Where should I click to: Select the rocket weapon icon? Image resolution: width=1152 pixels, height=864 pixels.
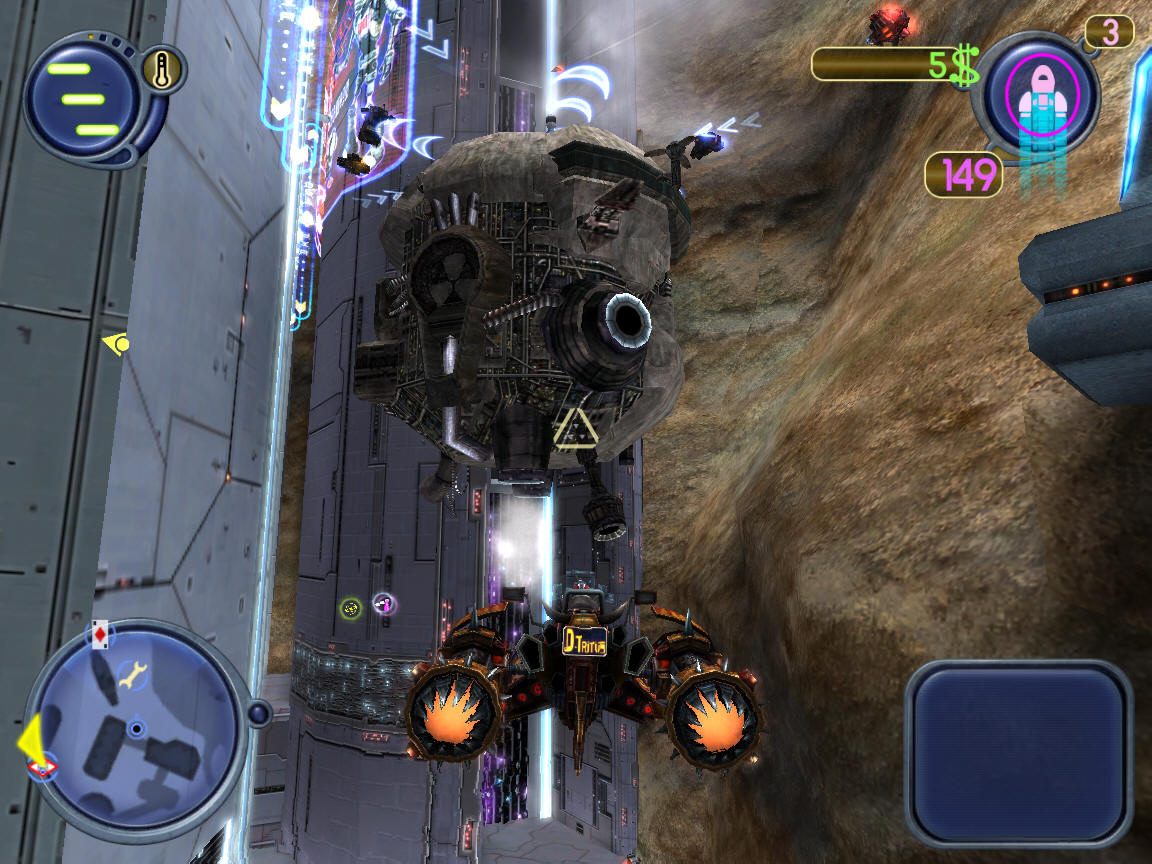tap(1042, 97)
